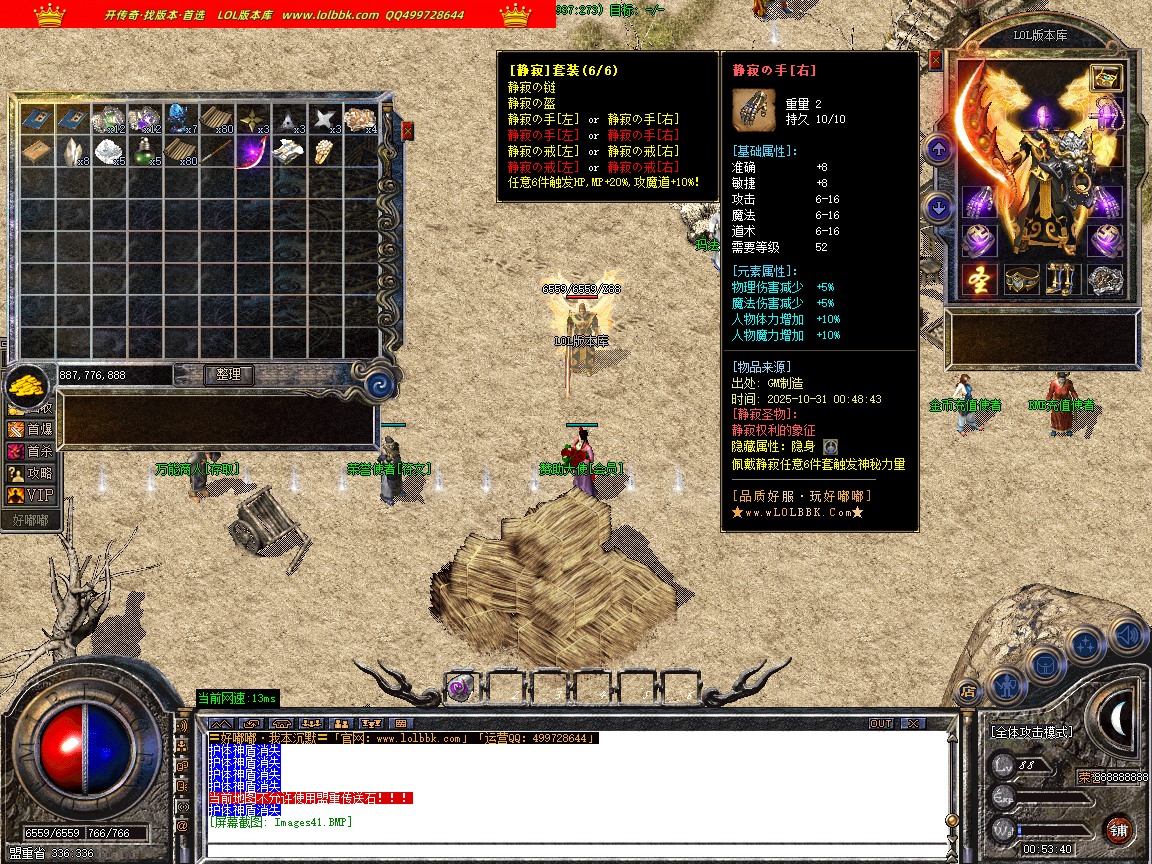Click the red 铺 stall button
Screen dimensions: 1152x864
1118,829
